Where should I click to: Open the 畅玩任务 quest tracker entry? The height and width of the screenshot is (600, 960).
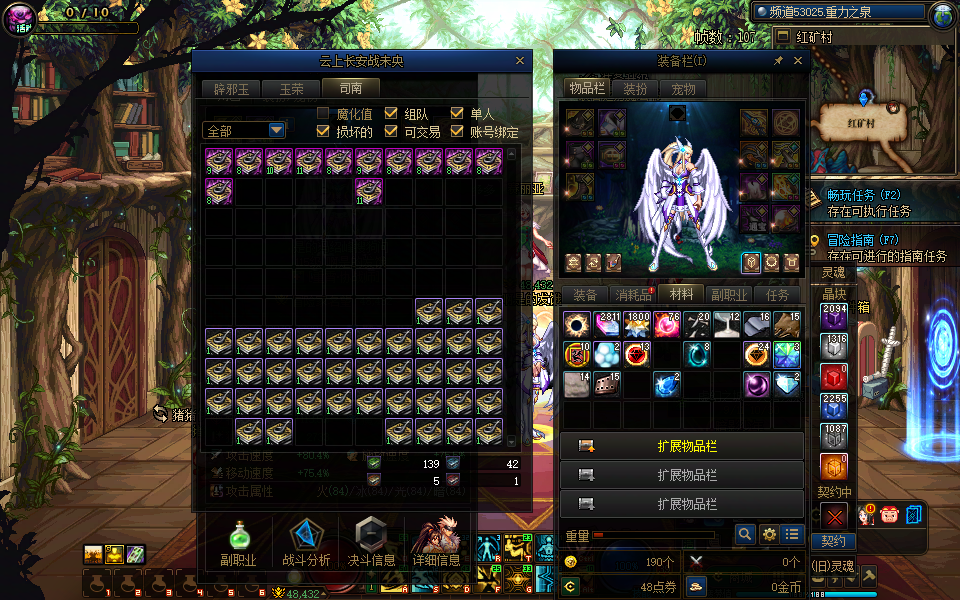click(864, 195)
